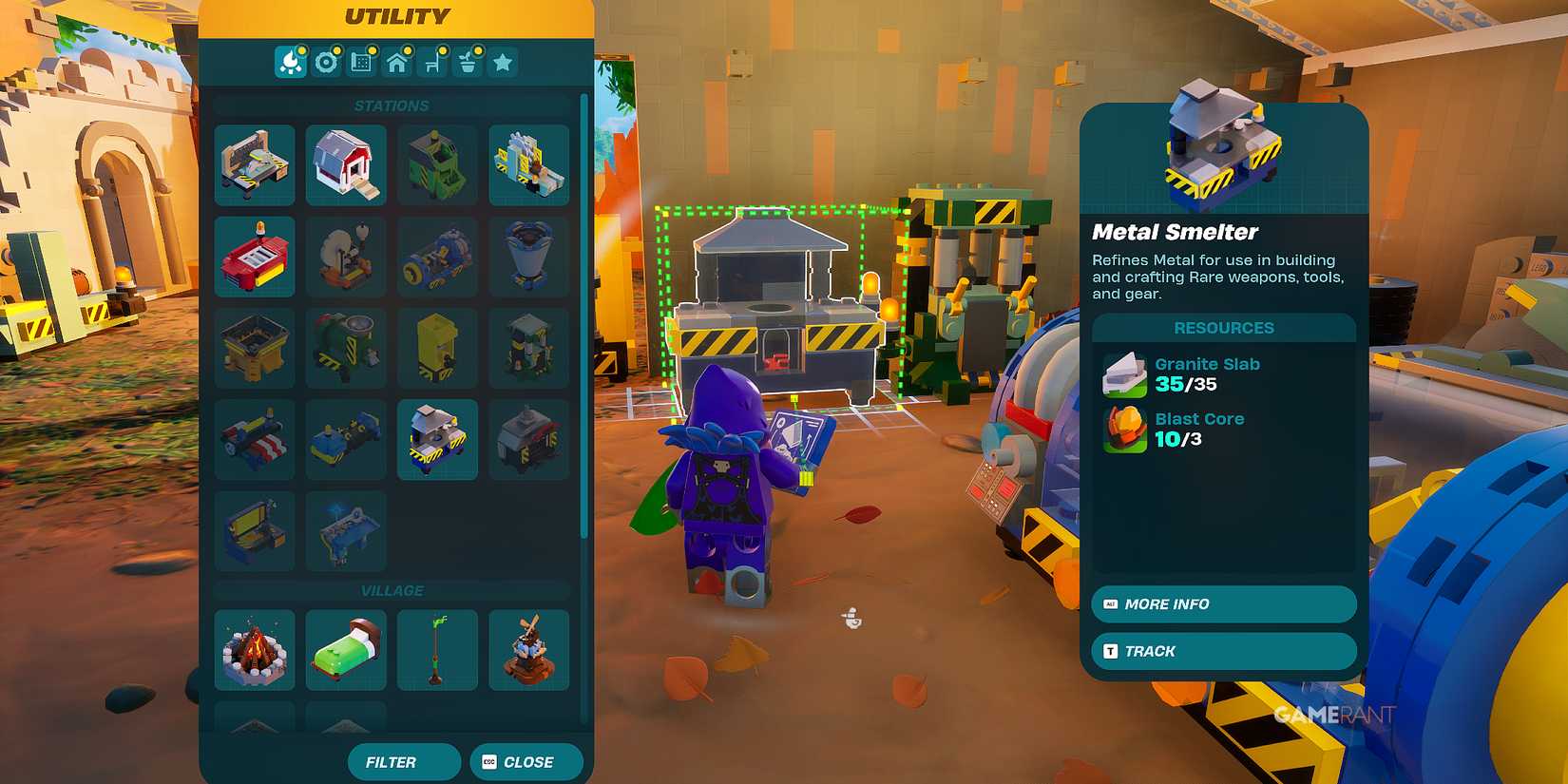Open the potted plant garden category
The image size is (1568, 784).
(x=467, y=63)
